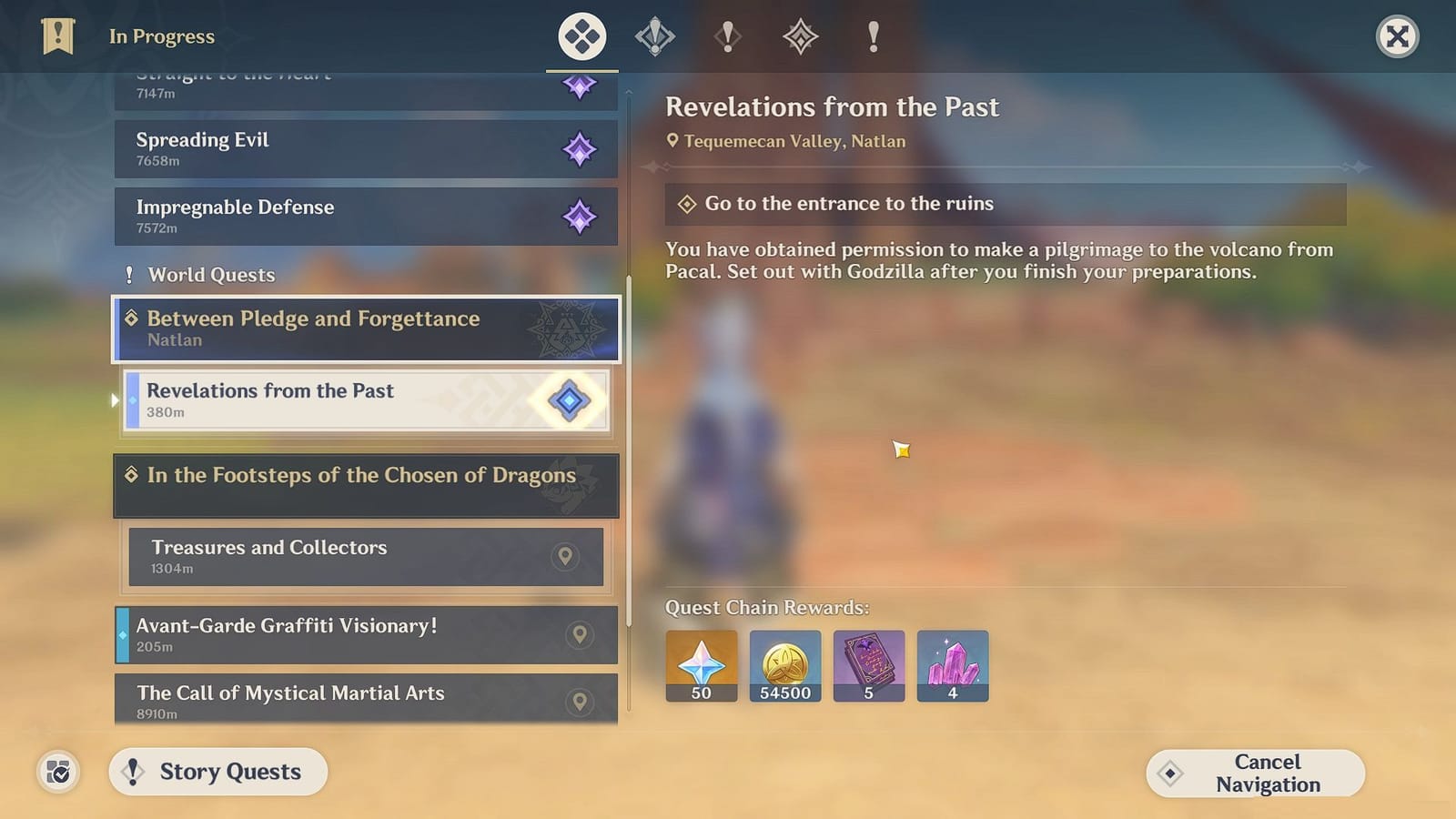Toggle navigation for Revelations from the Past
Viewport: 1456px width, 819px height.
pyautogui.click(x=568, y=400)
